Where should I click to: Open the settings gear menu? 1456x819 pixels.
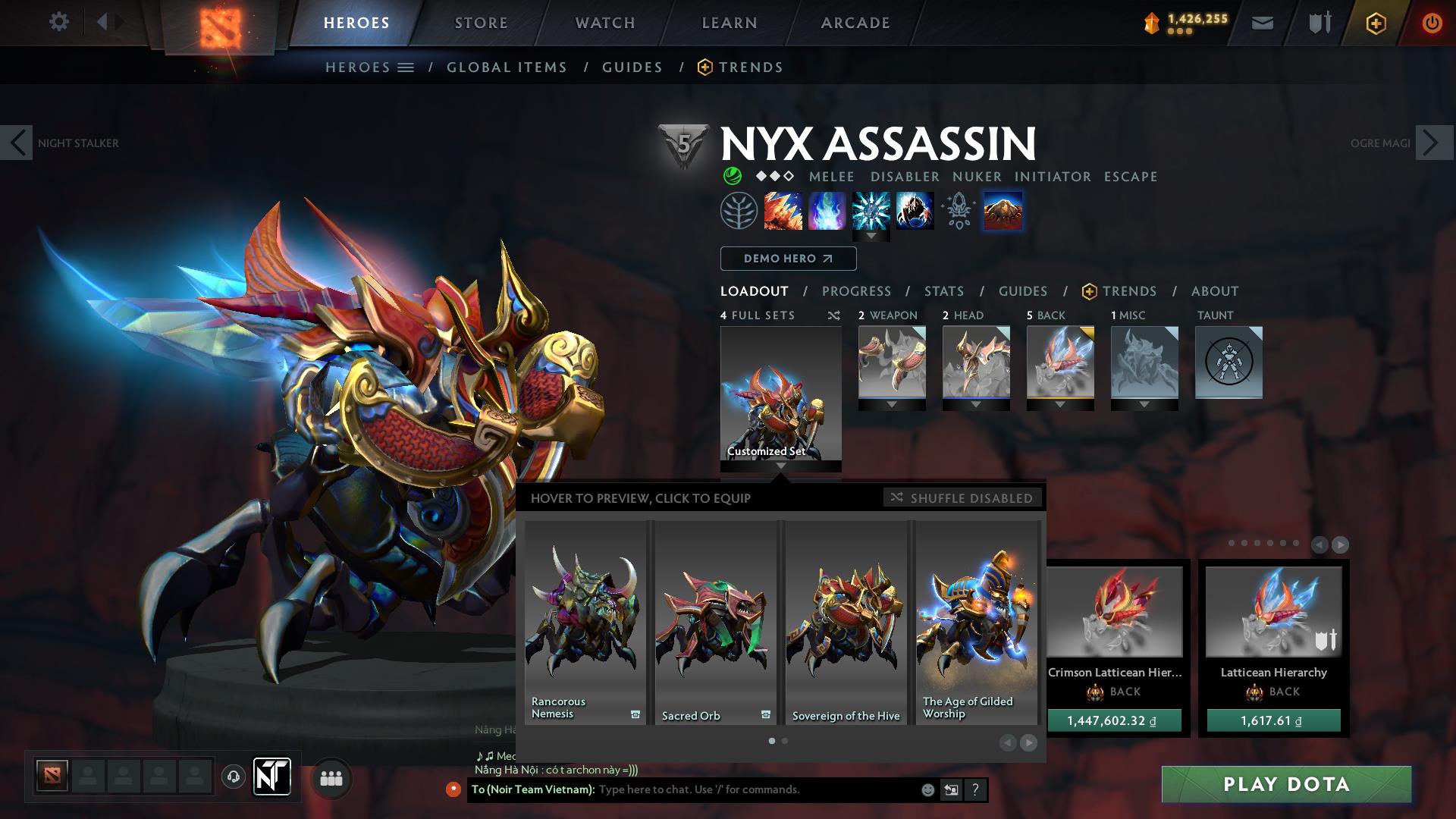coord(59,22)
